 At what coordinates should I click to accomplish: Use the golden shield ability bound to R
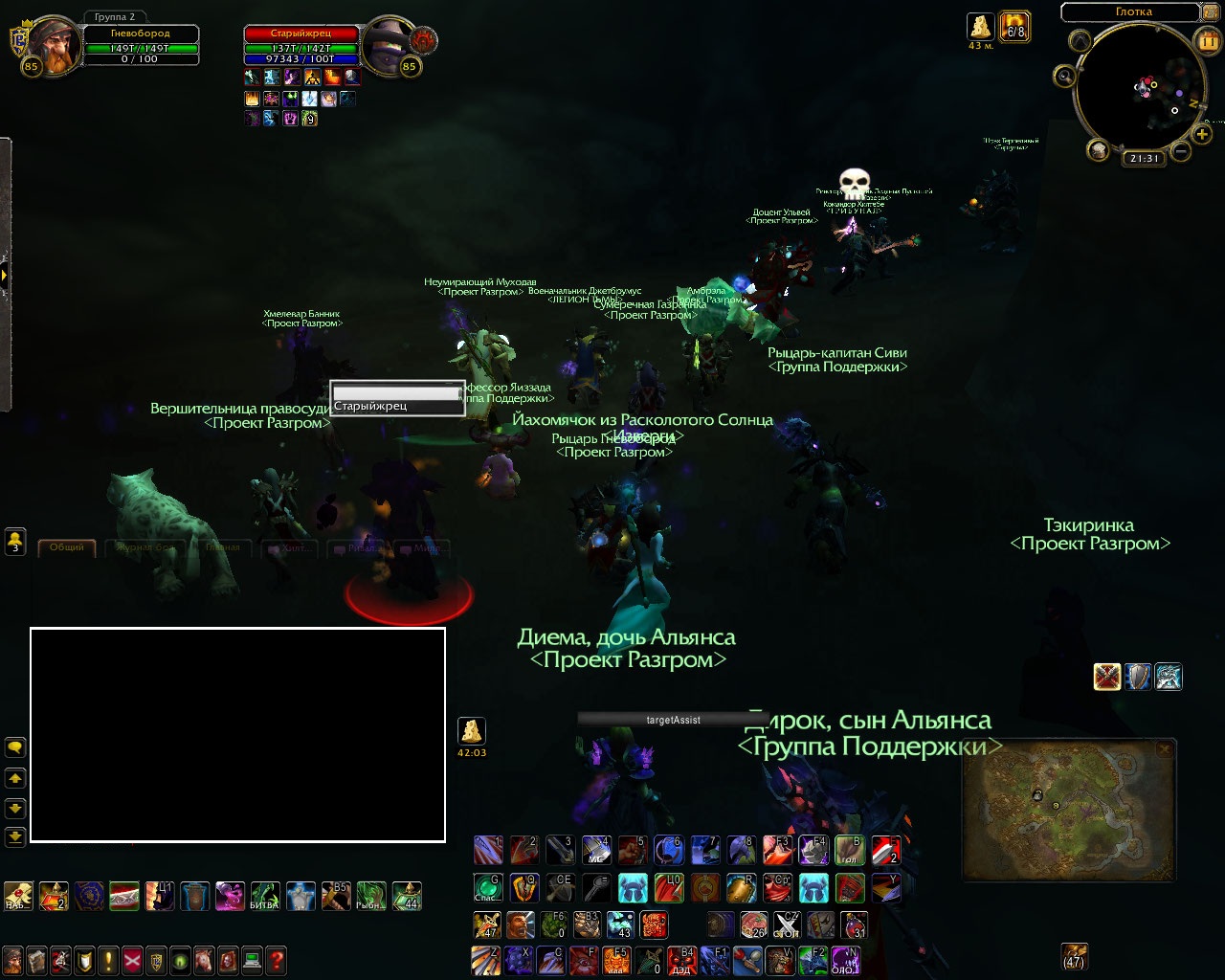pyautogui.click(x=741, y=888)
